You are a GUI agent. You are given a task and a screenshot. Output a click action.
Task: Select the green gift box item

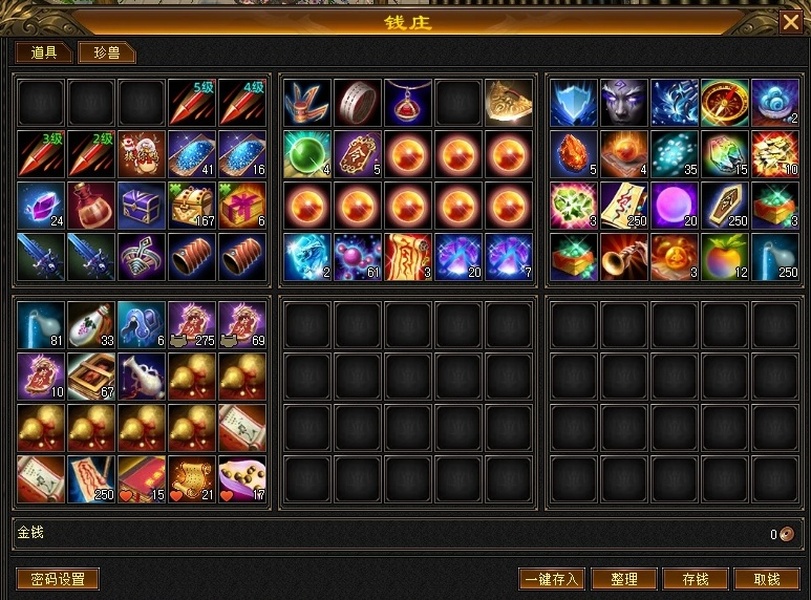tap(242, 204)
